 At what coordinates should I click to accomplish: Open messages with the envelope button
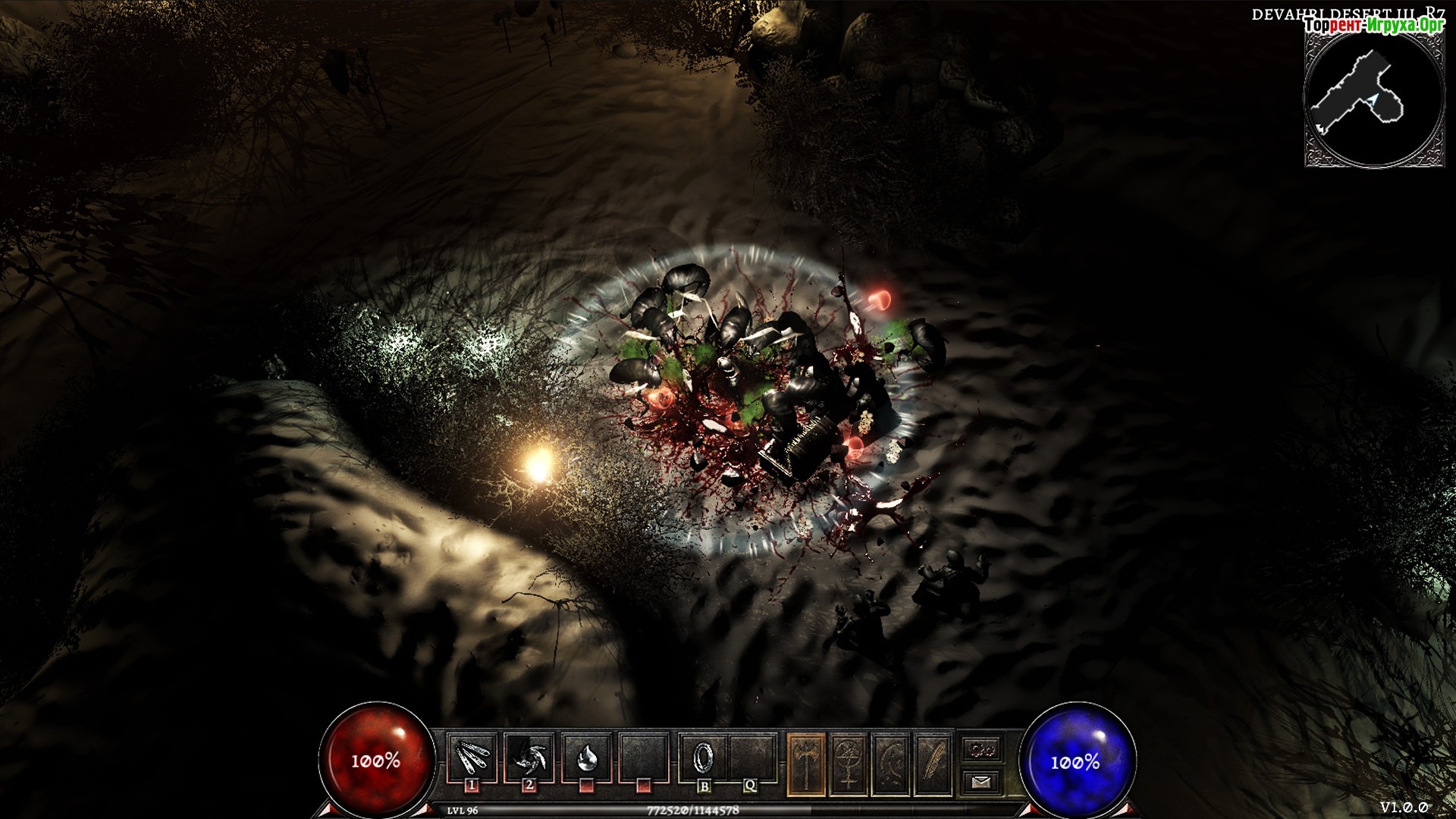982,780
